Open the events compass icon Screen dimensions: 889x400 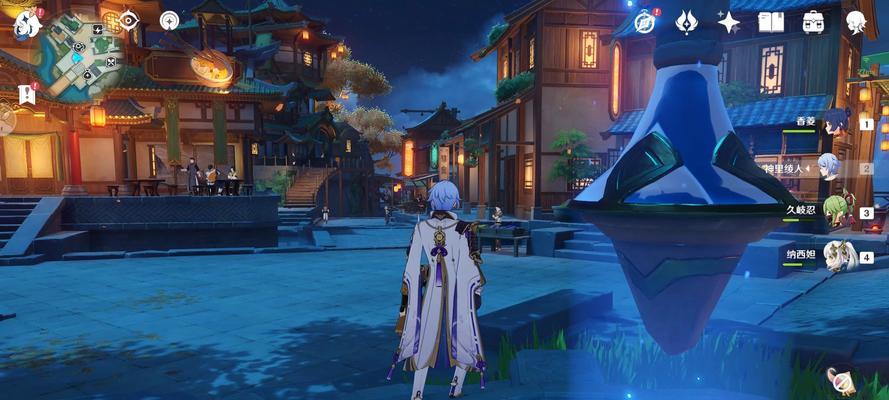645,21
